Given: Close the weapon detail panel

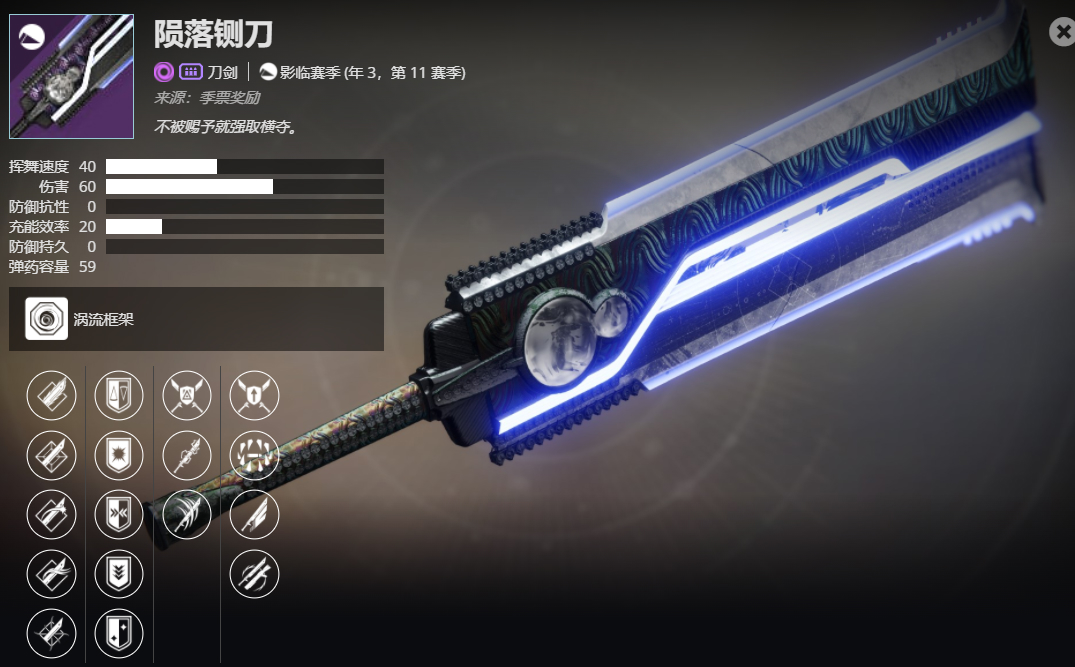Looking at the screenshot, I should coord(1062,33).
